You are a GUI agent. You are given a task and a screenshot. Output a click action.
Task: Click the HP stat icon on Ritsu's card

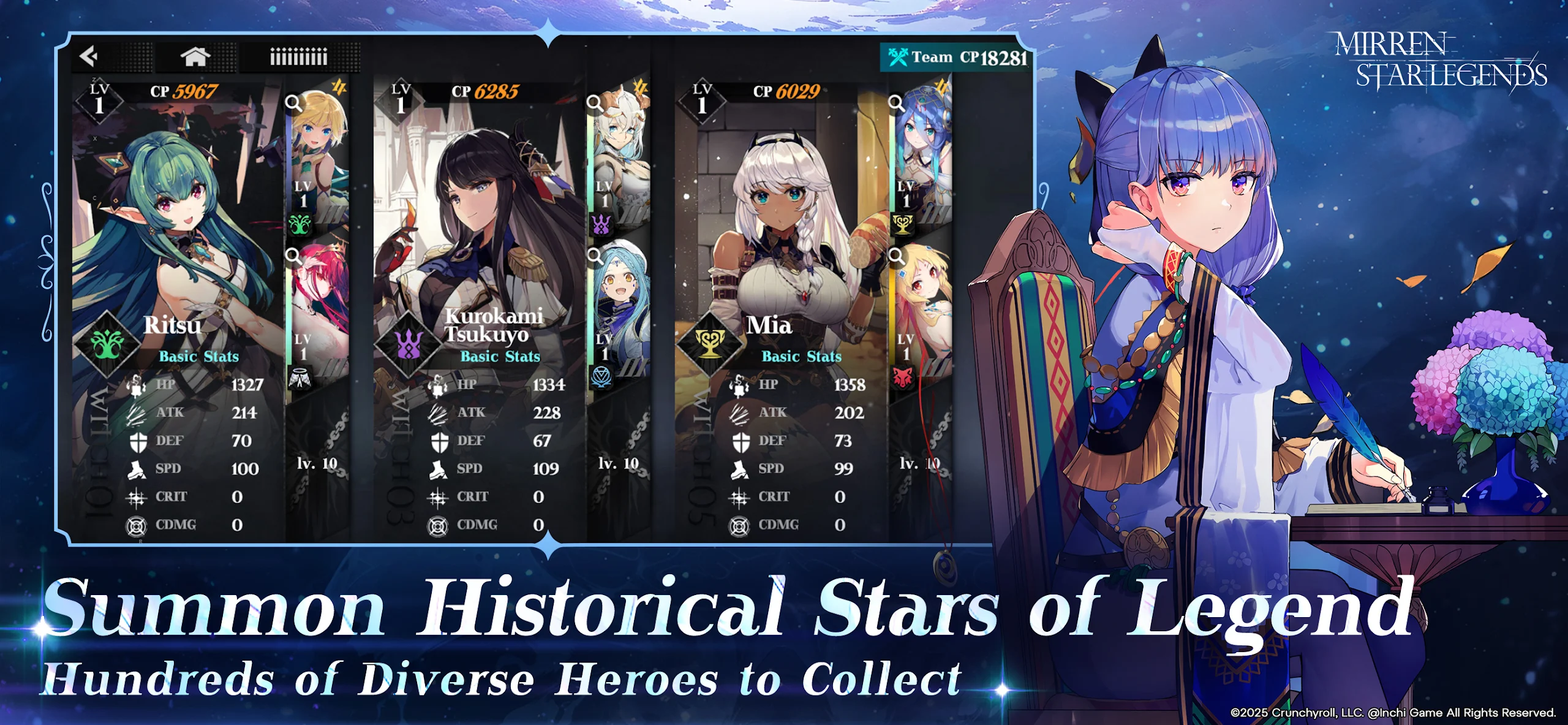[x=134, y=384]
